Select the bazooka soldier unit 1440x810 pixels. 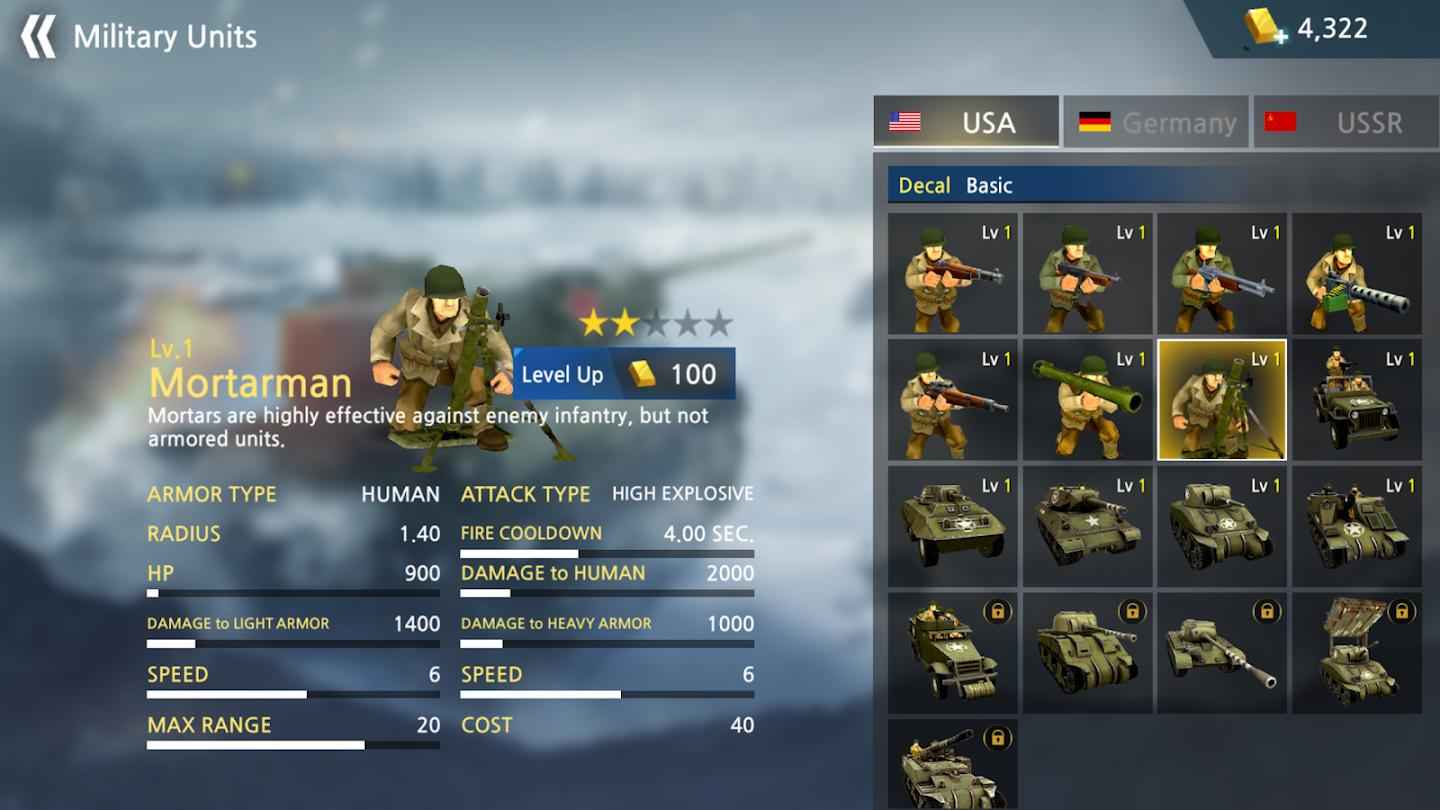pos(1087,400)
